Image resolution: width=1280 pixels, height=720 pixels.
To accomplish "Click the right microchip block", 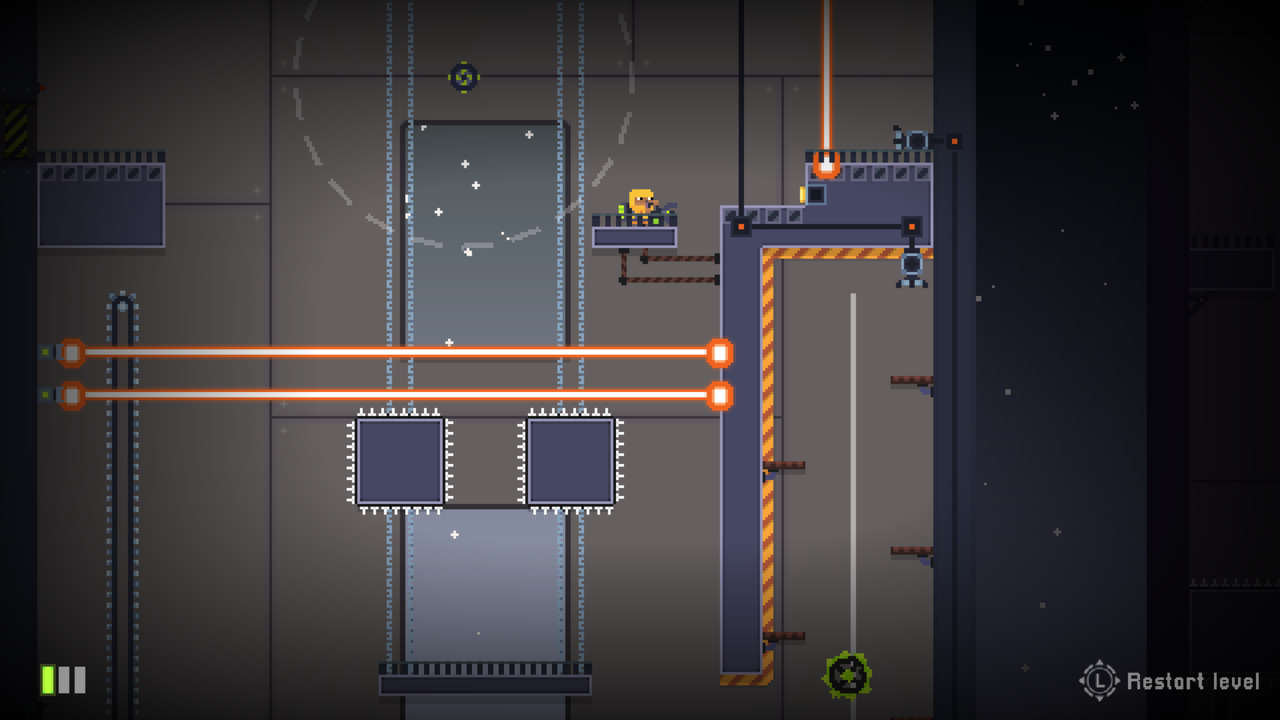I will (x=571, y=462).
